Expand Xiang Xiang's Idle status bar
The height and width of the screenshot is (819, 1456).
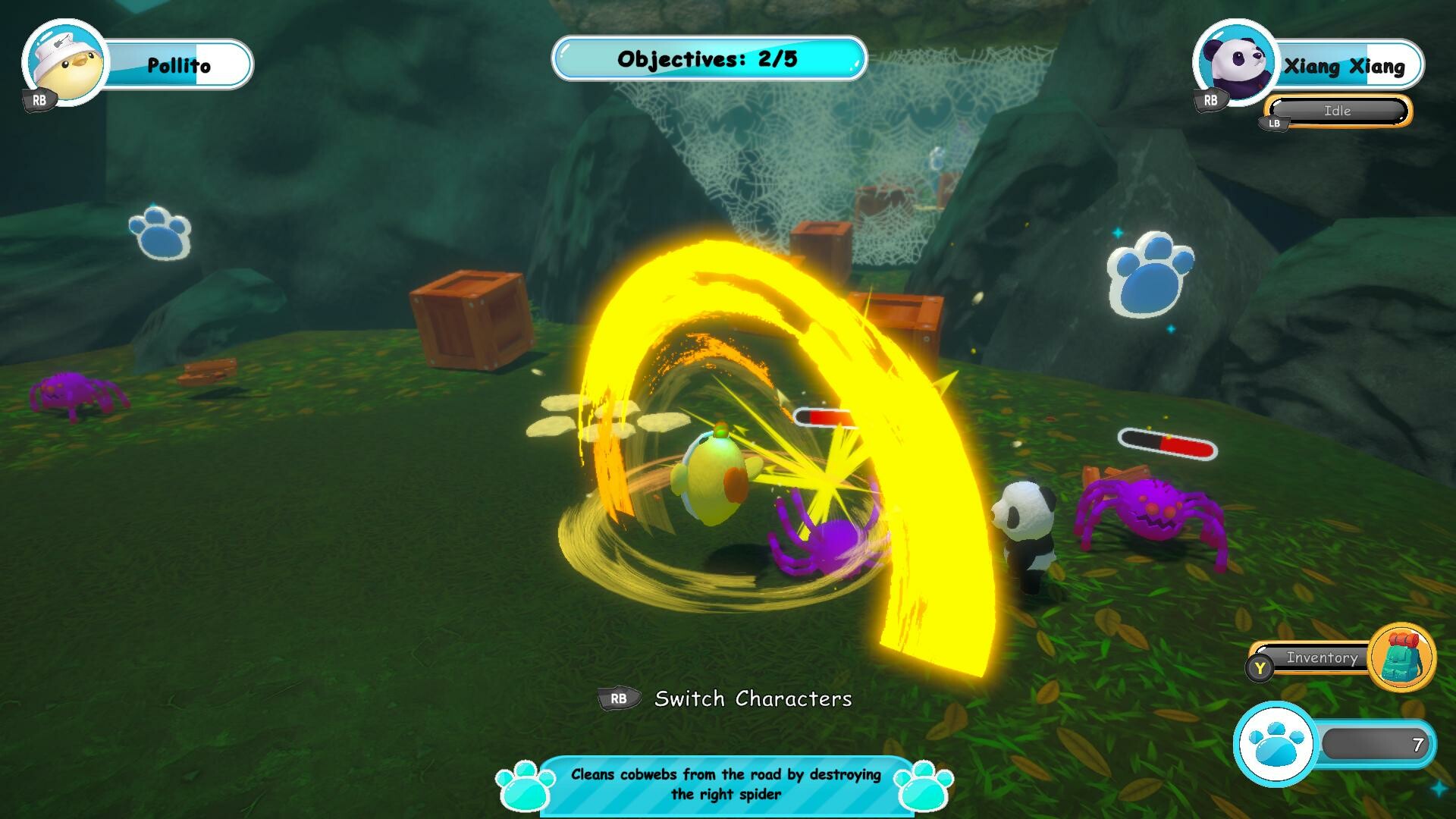1337,111
